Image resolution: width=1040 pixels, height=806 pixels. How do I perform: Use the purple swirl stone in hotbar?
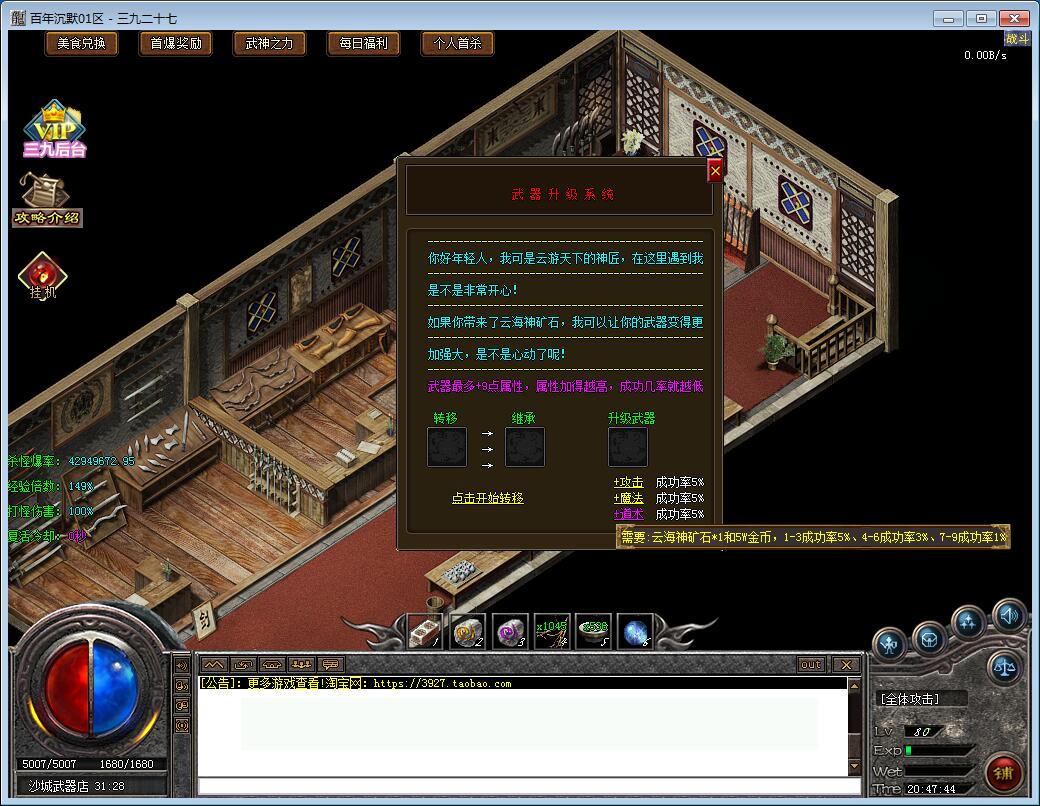tap(510, 632)
